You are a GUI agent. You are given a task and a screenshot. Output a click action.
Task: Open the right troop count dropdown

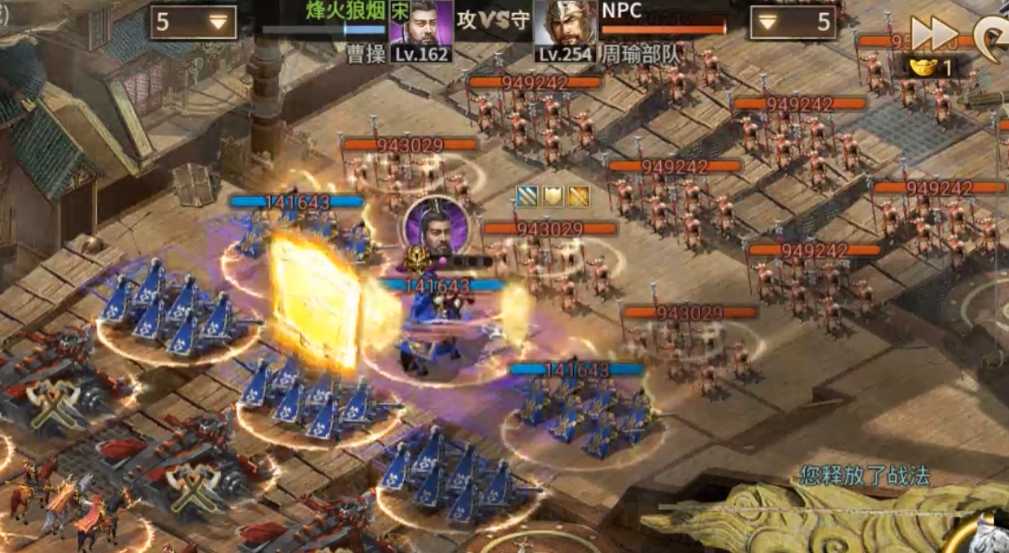[x=793, y=22]
